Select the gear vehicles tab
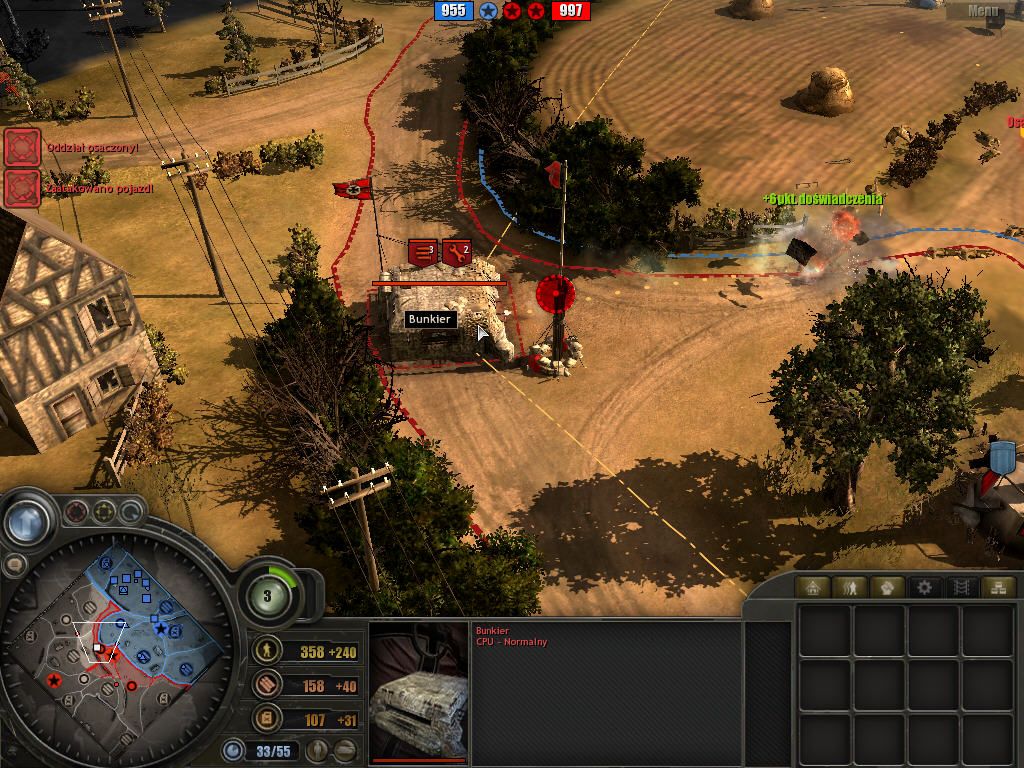Viewport: 1024px width, 768px height. [x=924, y=587]
